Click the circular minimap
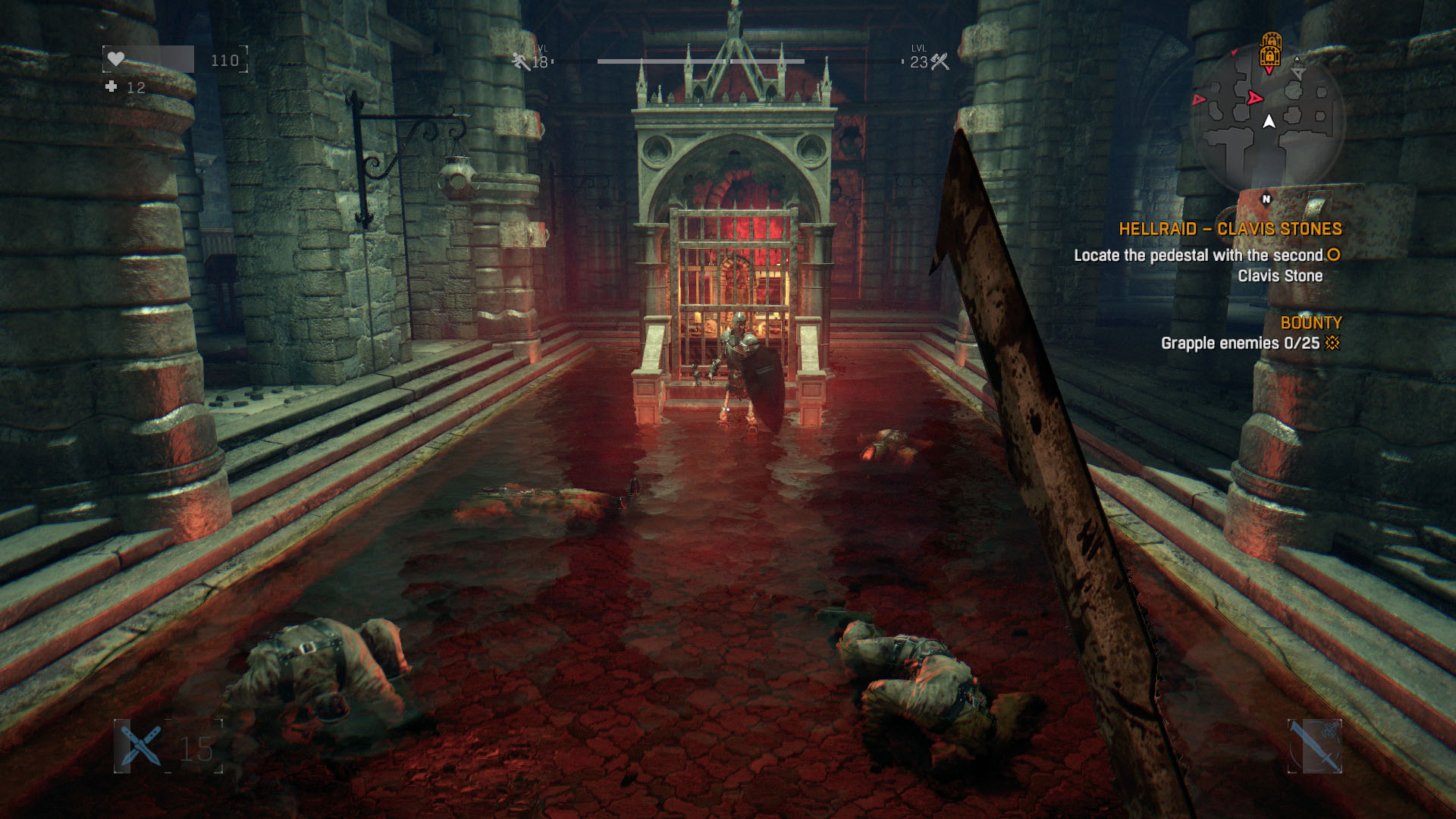1456x819 pixels. pos(1268,121)
